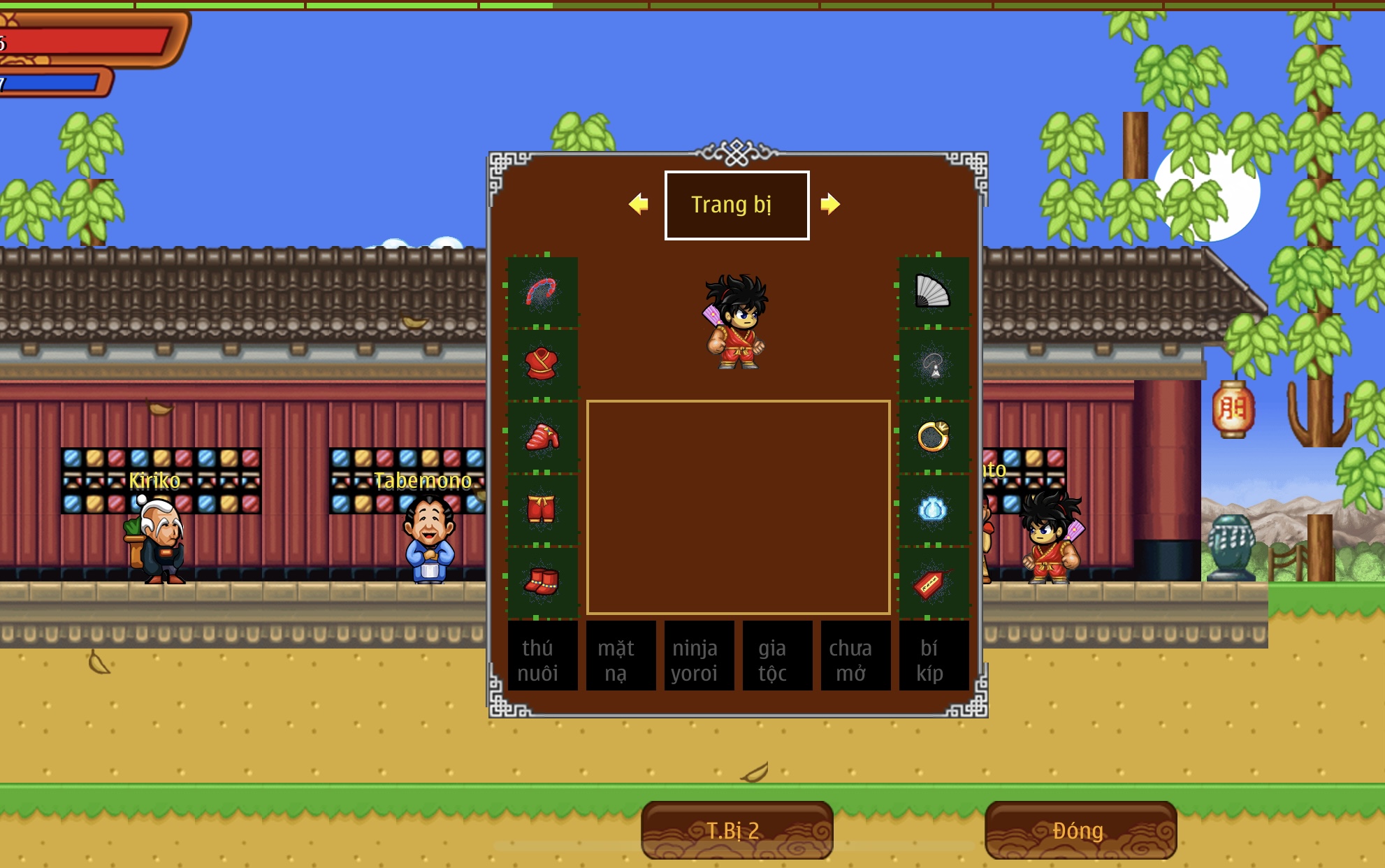Switch to T.Bị 2 equipment set
1385x868 pixels.
[737, 830]
